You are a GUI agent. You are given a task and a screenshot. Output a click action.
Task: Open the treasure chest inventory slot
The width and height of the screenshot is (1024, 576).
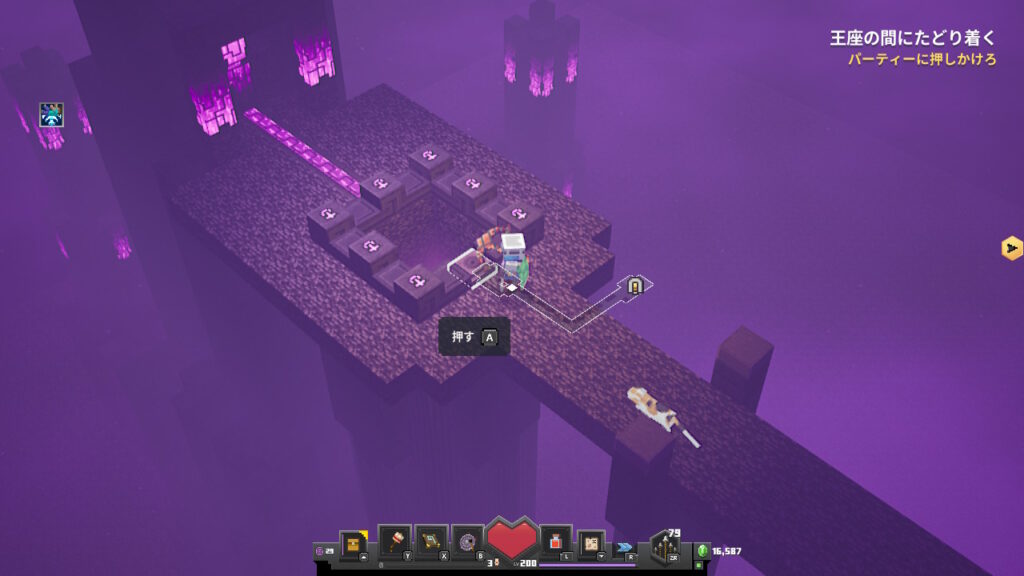pos(352,544)
